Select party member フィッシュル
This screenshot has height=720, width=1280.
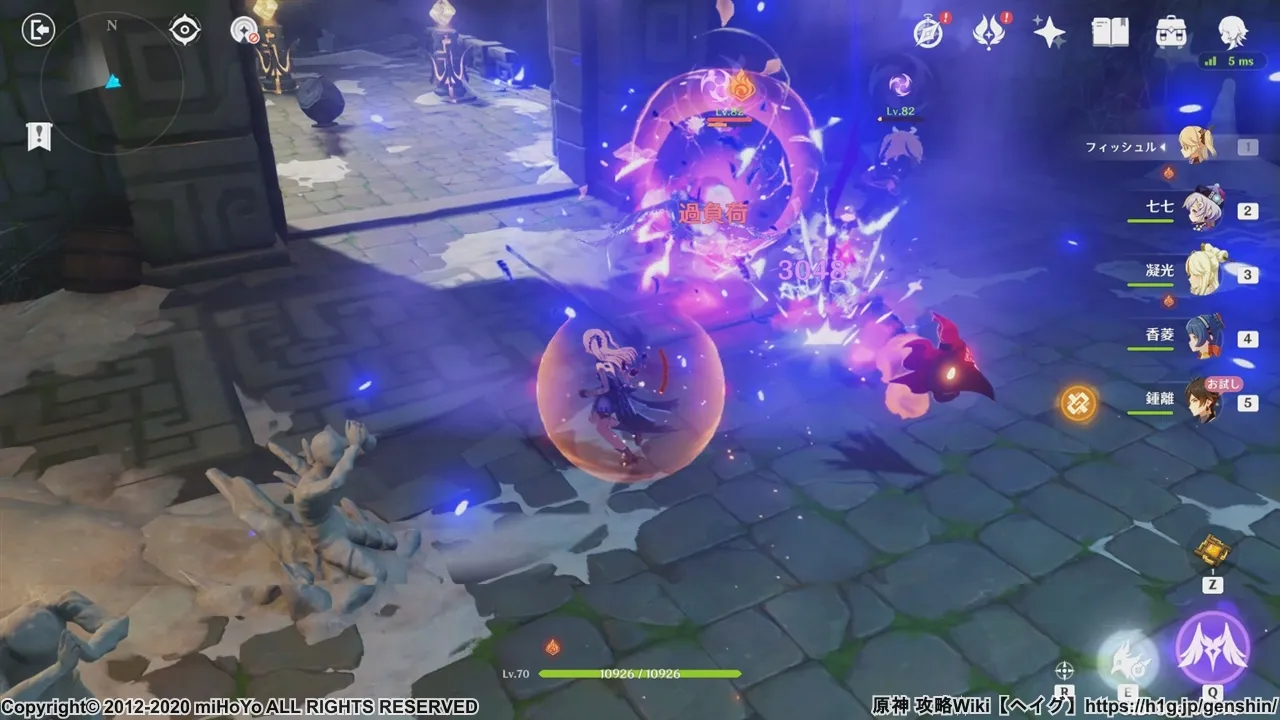tap(1195, 146)
